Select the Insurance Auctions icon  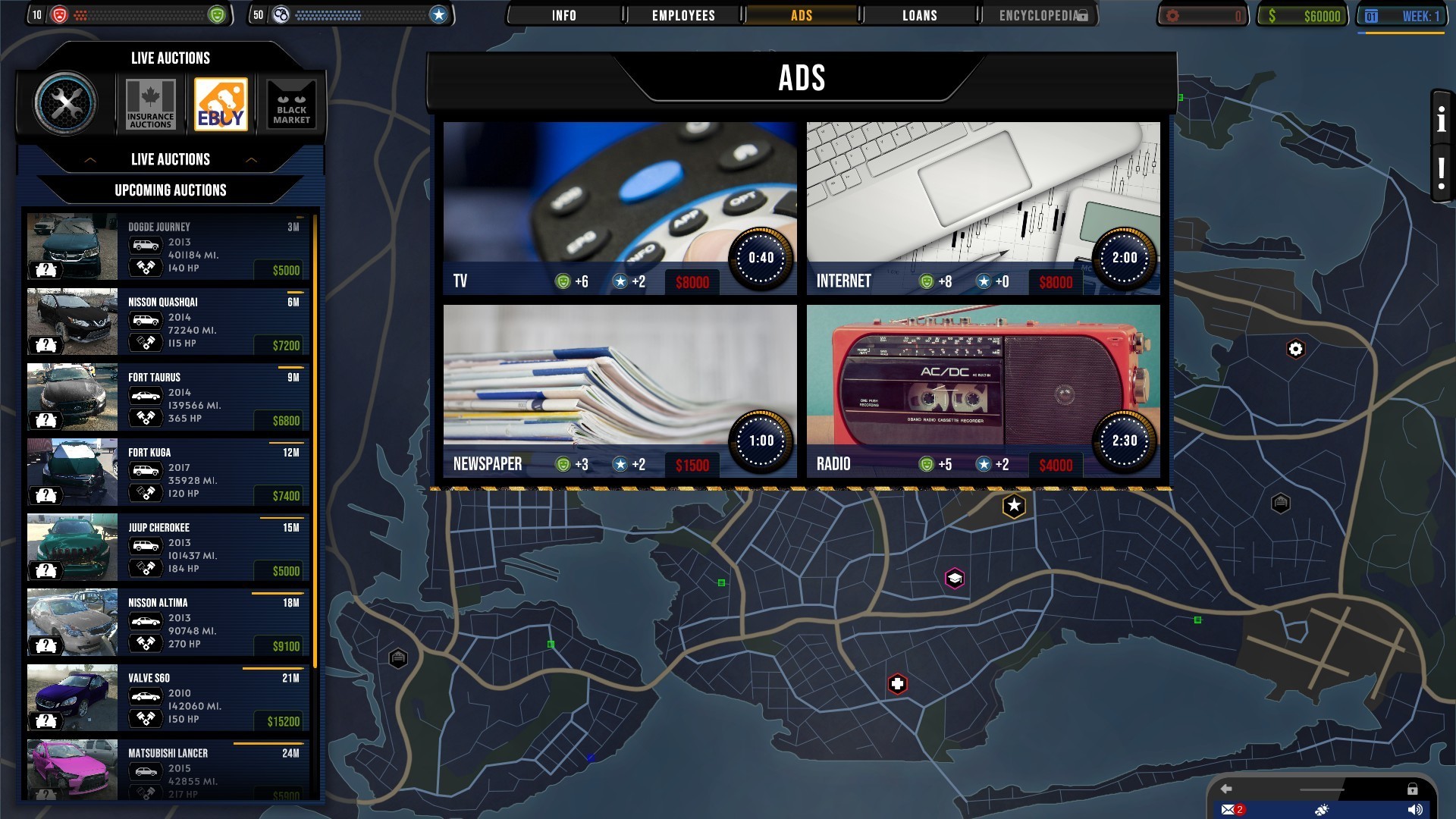(149, 104)
